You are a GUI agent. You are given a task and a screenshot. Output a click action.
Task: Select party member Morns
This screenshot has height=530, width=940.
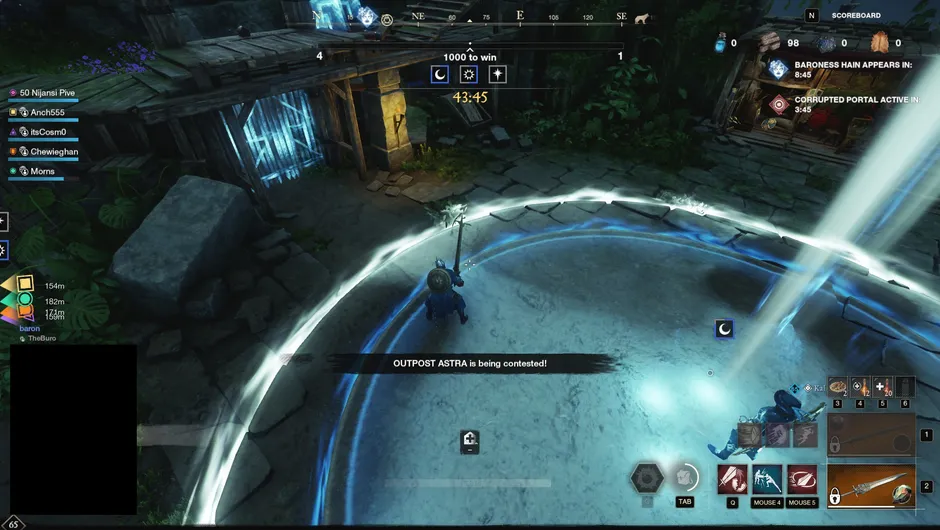(42, 171)
